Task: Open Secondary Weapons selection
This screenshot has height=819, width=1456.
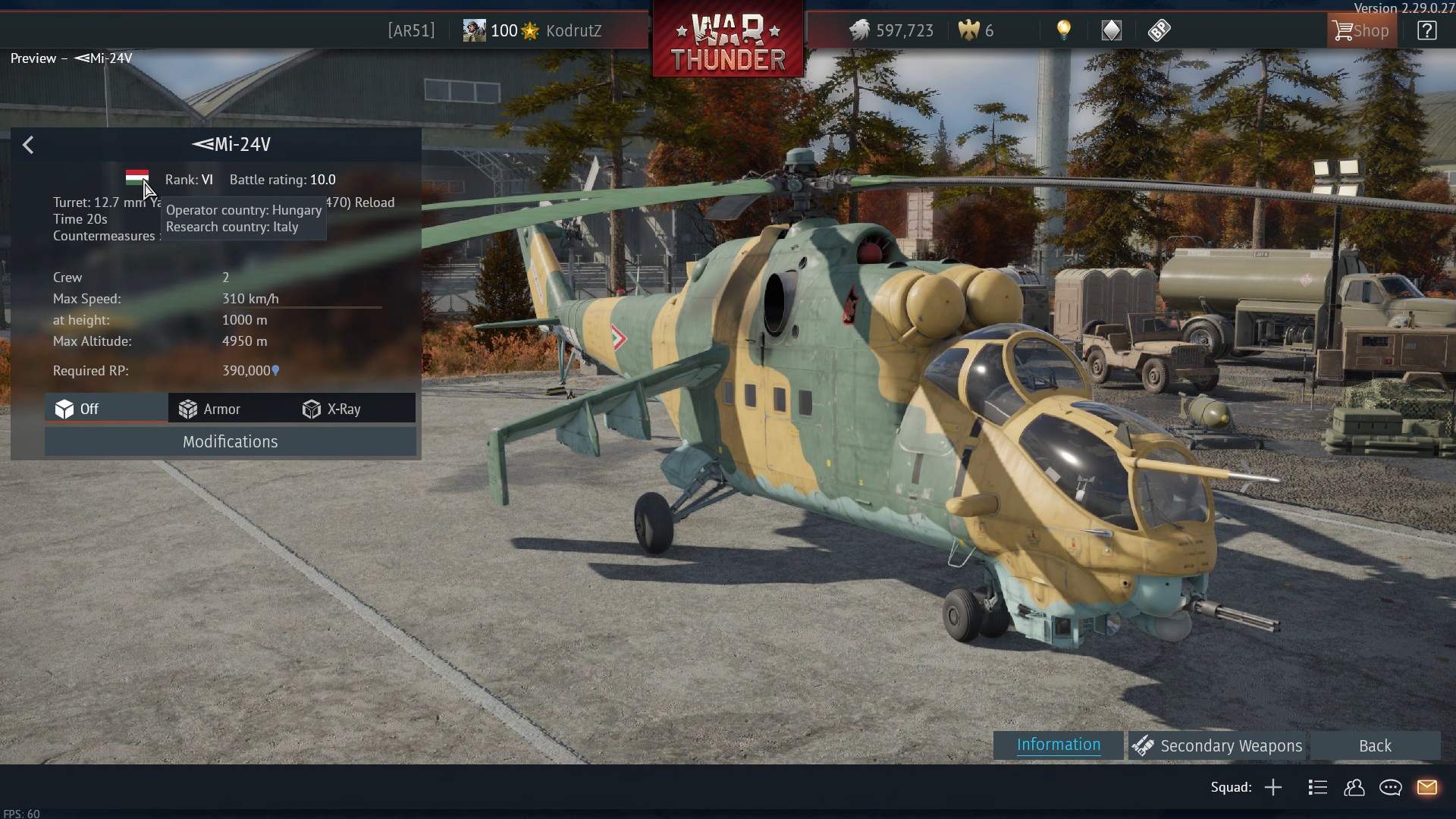Action: (1216, 746)
